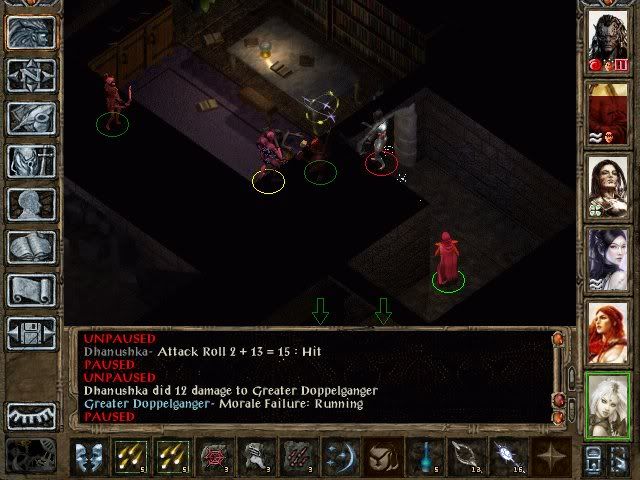The width and height of the screenshot is (640, 480).
Task: Select the white-haired character portrait
Action: [607, 402]
